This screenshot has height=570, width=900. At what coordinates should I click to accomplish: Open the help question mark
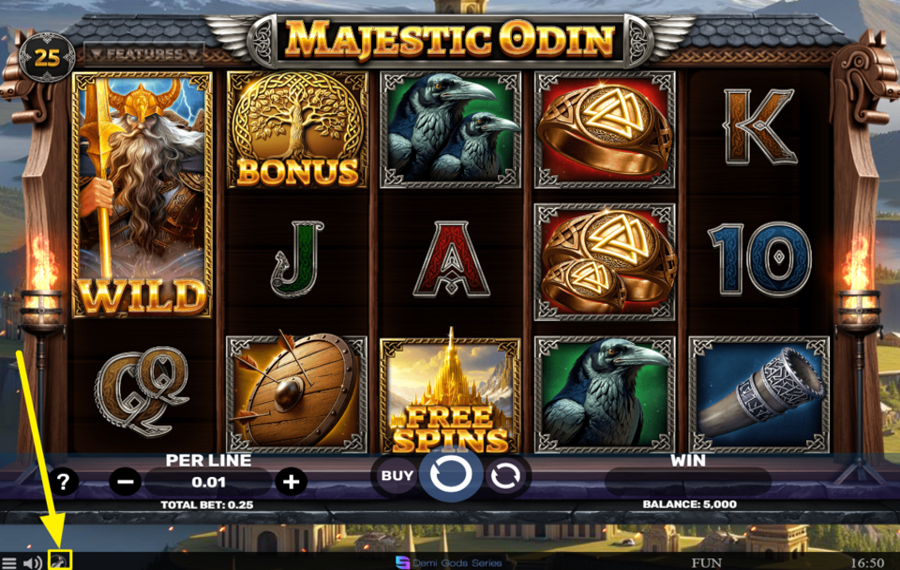click(x=63, y=482)
